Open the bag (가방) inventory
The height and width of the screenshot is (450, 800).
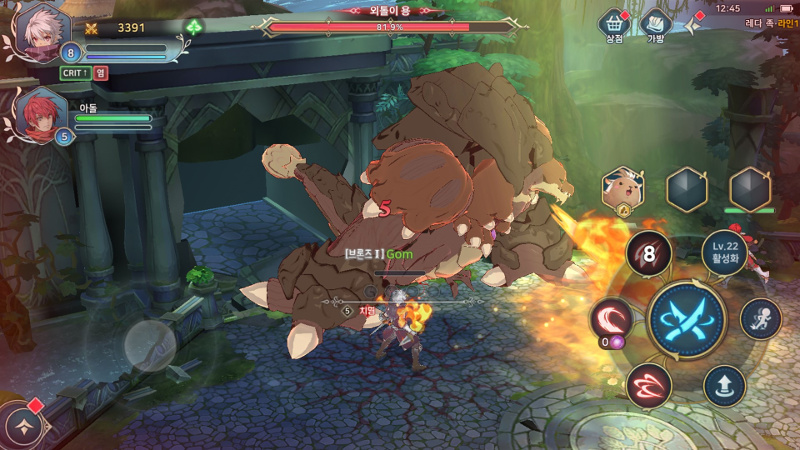pos(655,23)
